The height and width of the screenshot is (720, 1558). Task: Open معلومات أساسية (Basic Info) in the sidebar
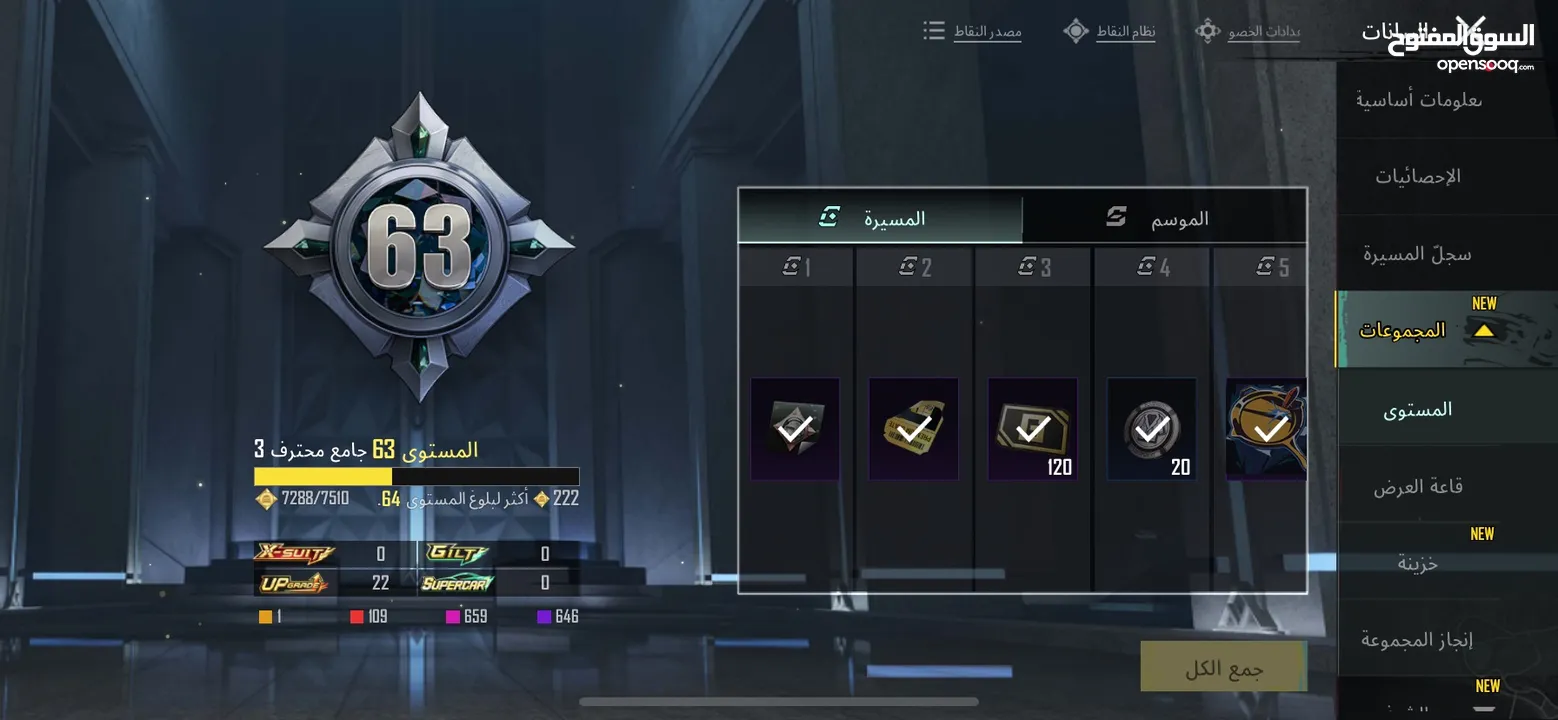(x=1418, y=100)
